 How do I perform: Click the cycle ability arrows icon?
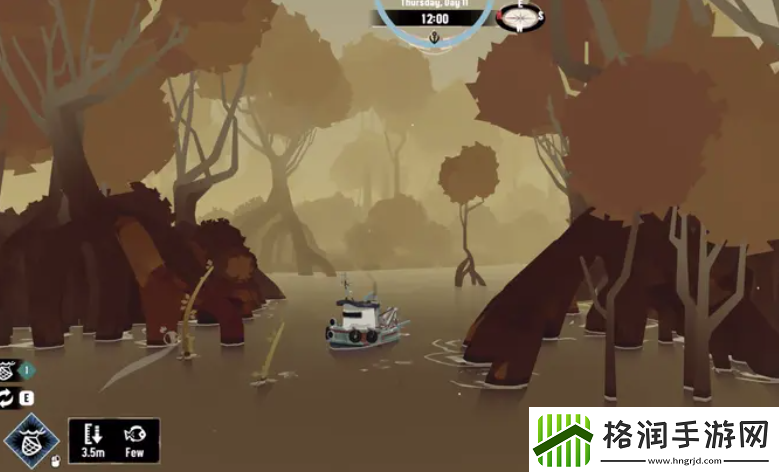tap(8, 397)
